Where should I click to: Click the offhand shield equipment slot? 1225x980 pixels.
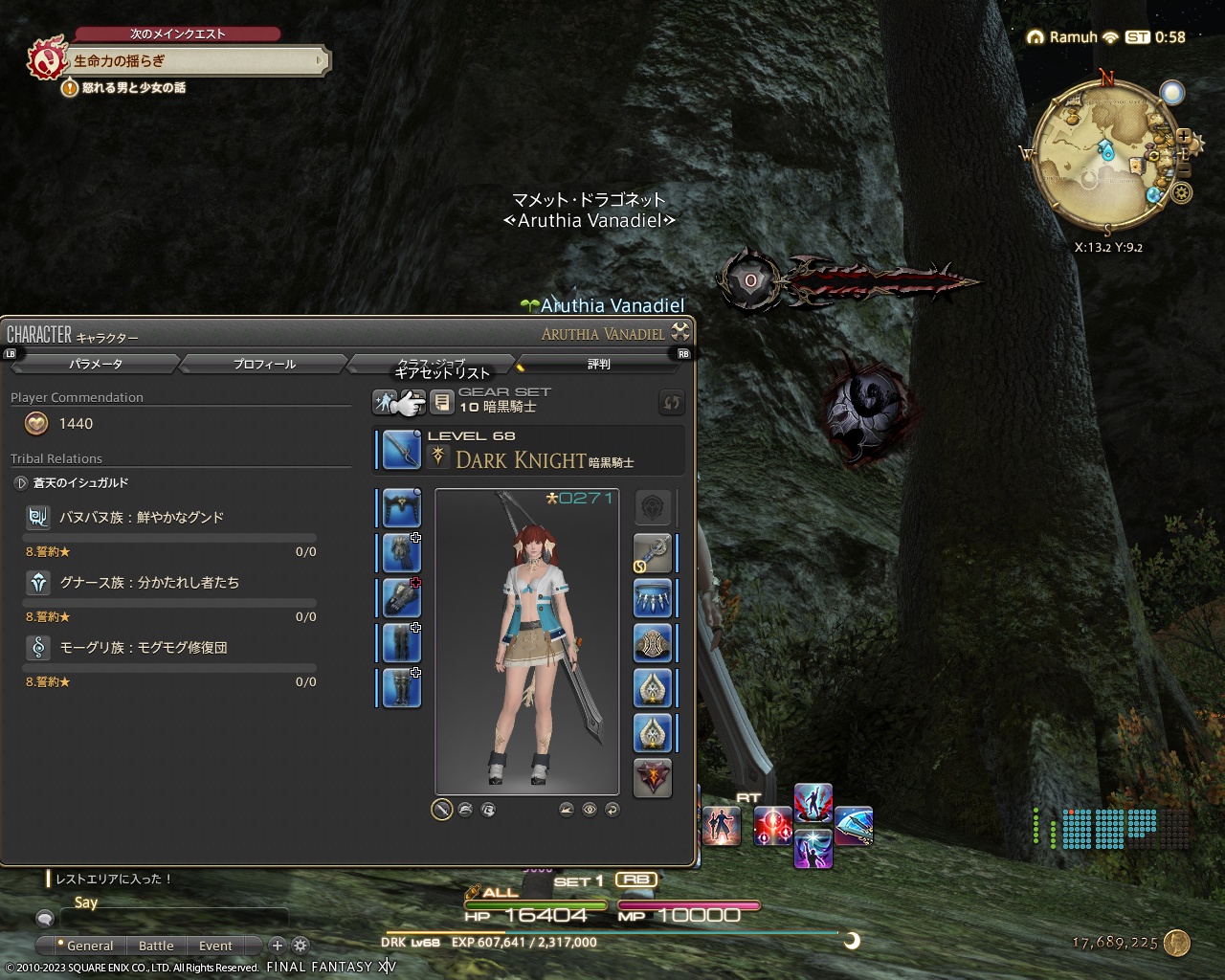pyautogui.click(x=655, y=508)
